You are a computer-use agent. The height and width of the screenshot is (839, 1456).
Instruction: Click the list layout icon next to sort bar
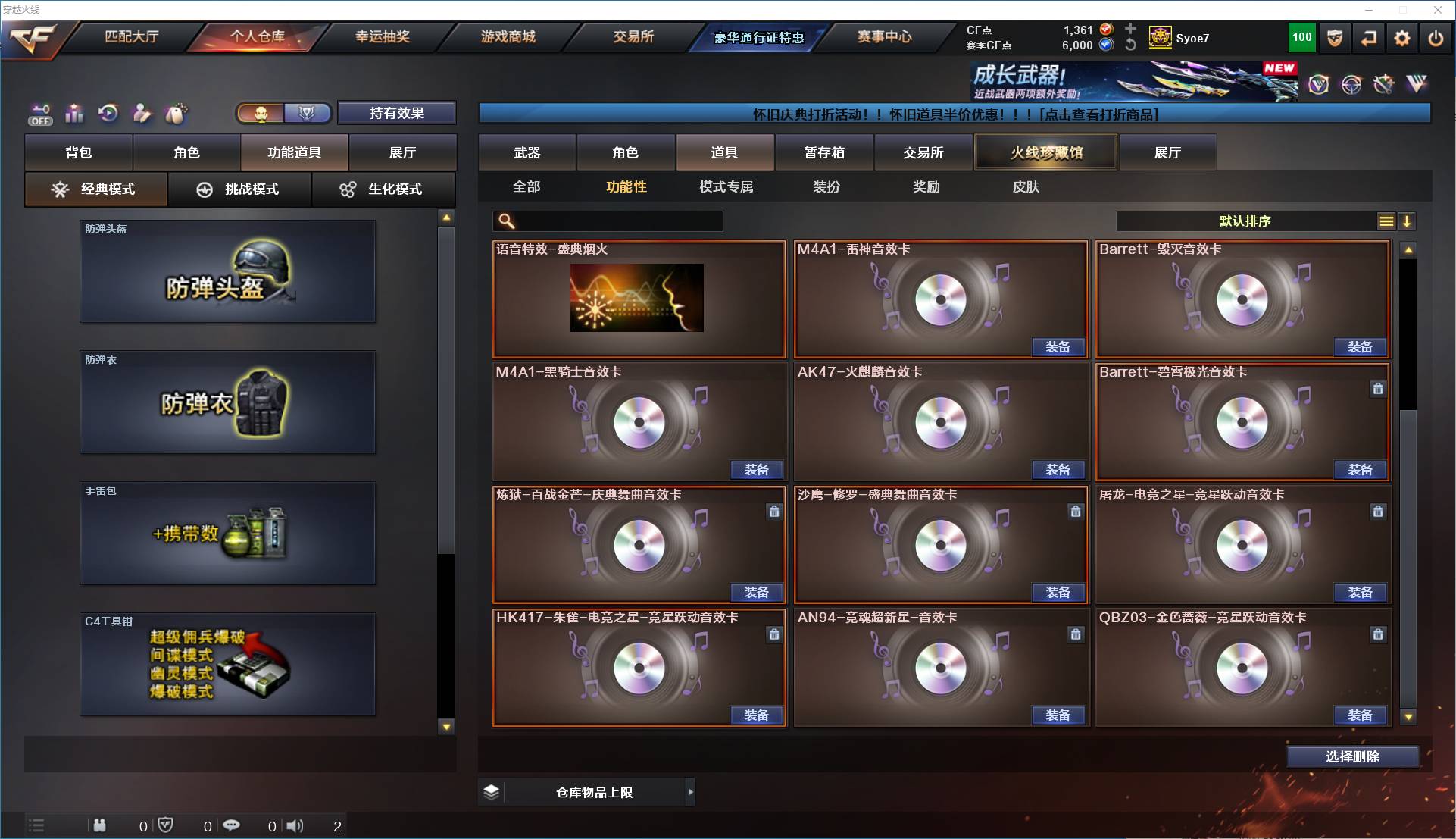(1386, 221)
